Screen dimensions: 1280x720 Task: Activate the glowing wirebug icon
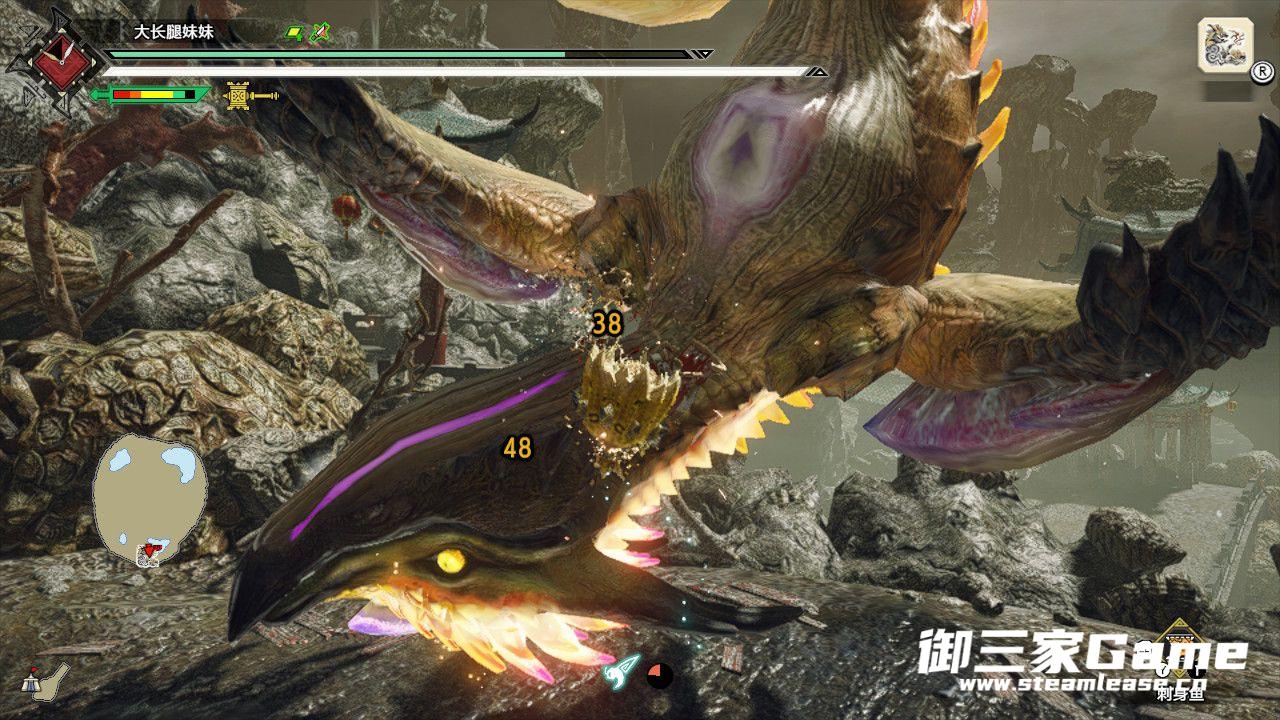point(622,672)
